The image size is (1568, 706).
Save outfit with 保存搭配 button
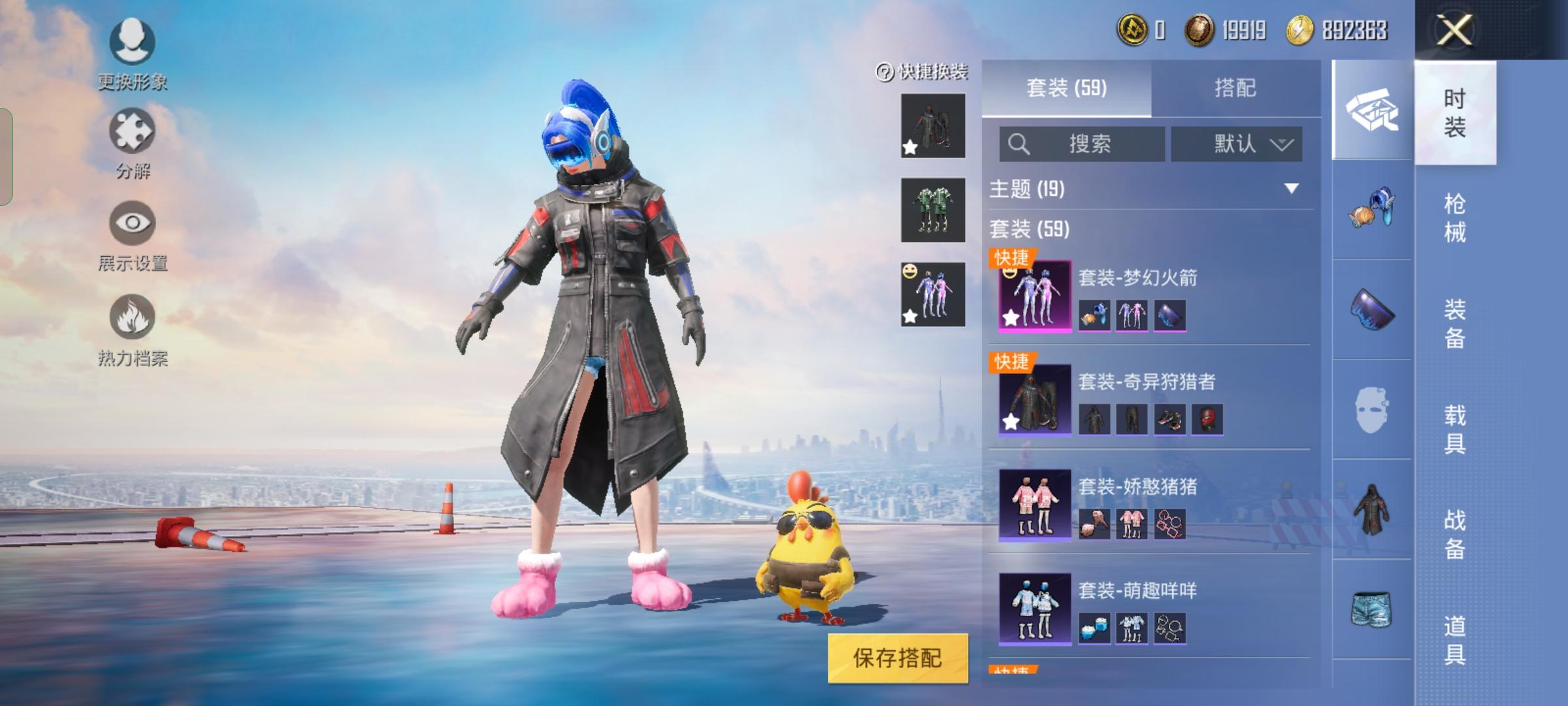pyautogui.click(x=898, y=658)
